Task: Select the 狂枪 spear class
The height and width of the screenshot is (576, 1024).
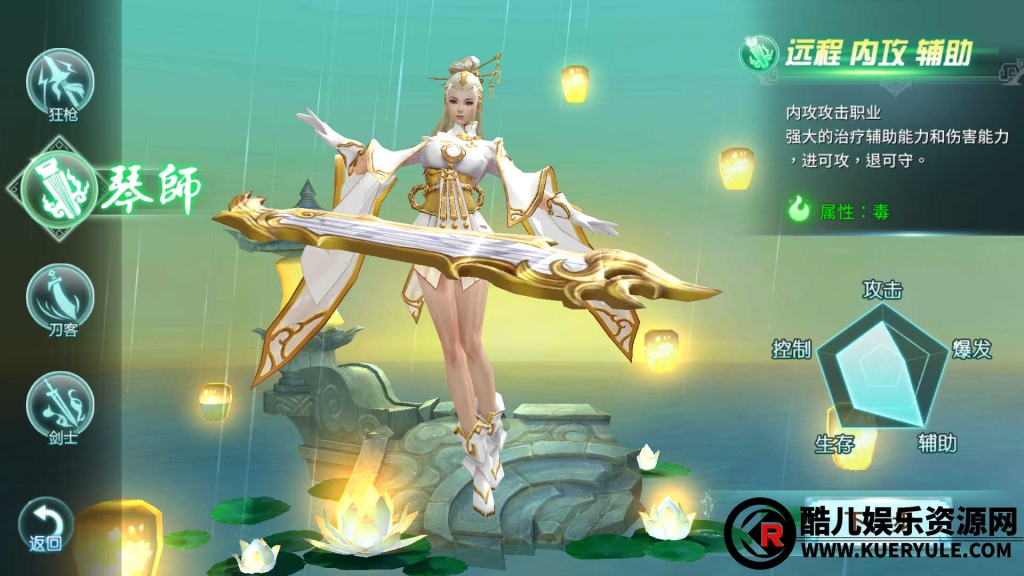Action: (60, 83)
